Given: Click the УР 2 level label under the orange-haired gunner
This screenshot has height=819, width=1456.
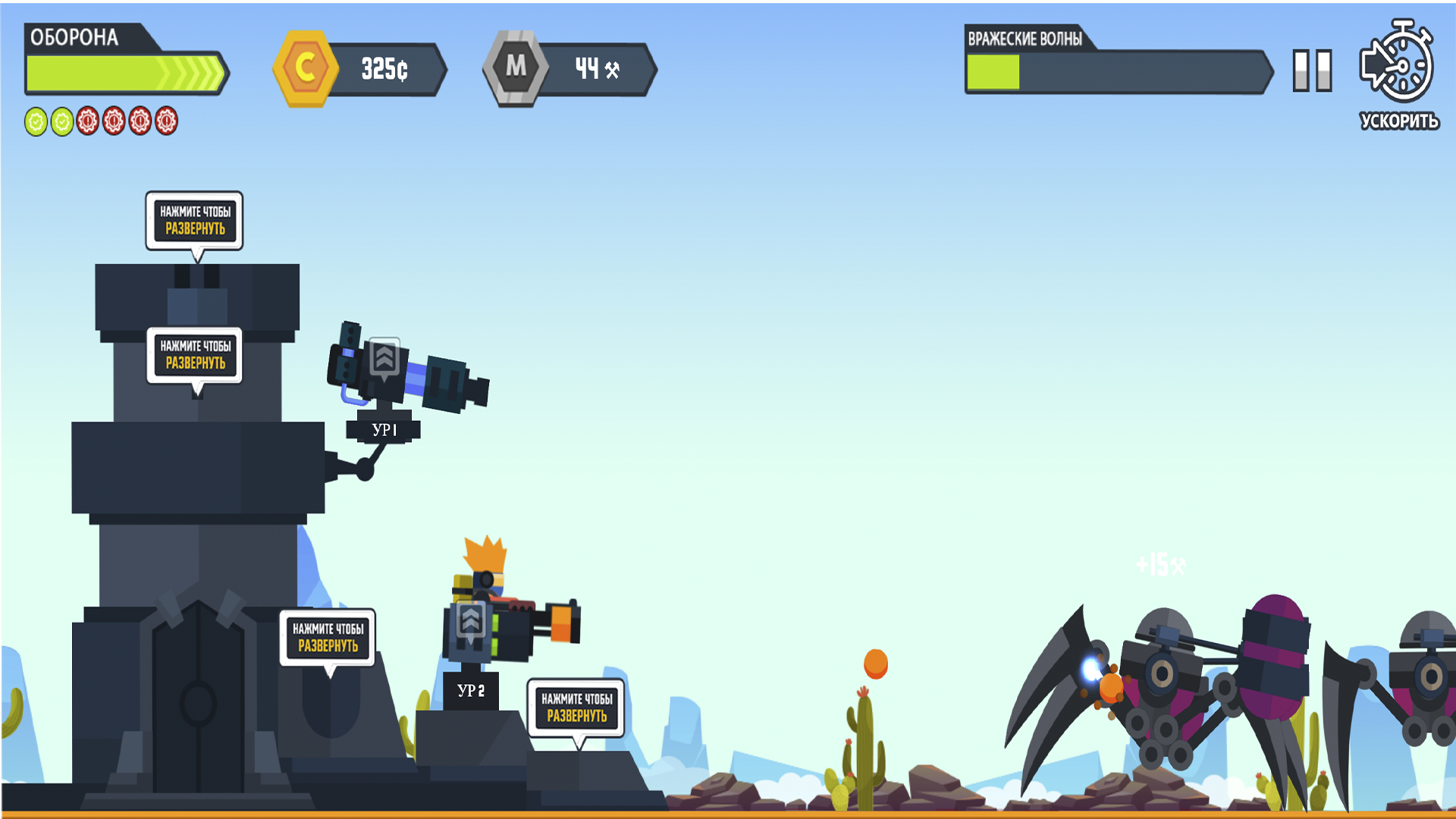Looking at the screenshot, I should pos(472,691).
